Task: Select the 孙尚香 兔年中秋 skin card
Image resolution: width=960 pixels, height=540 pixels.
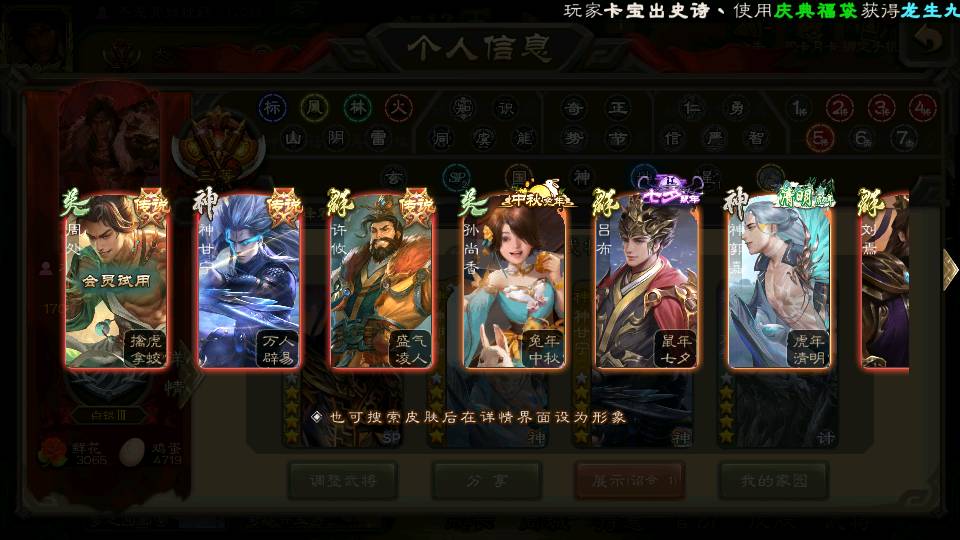Action: (x=515, y=282)
